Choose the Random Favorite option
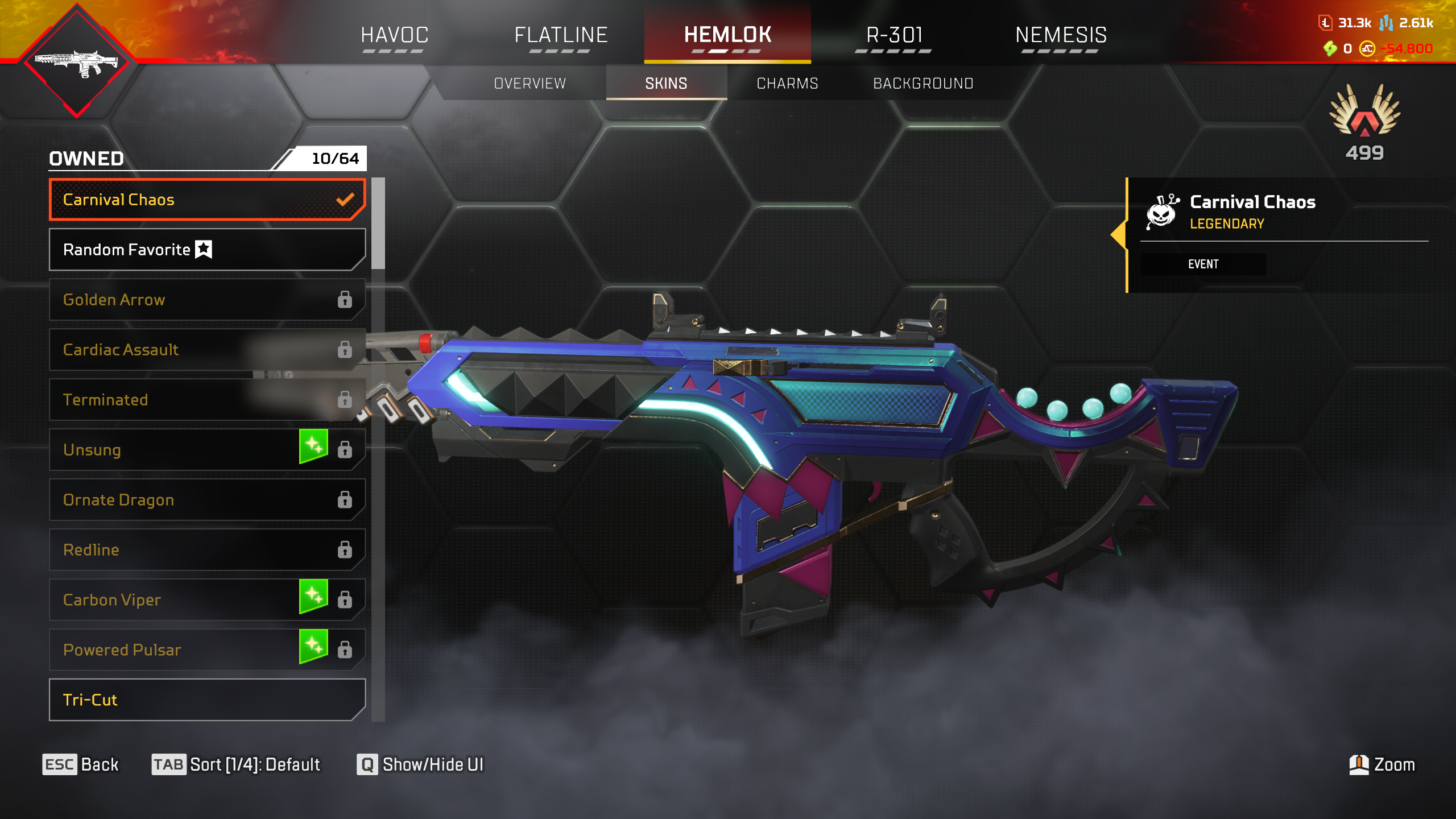1456x819 pixels. point(207,250)
